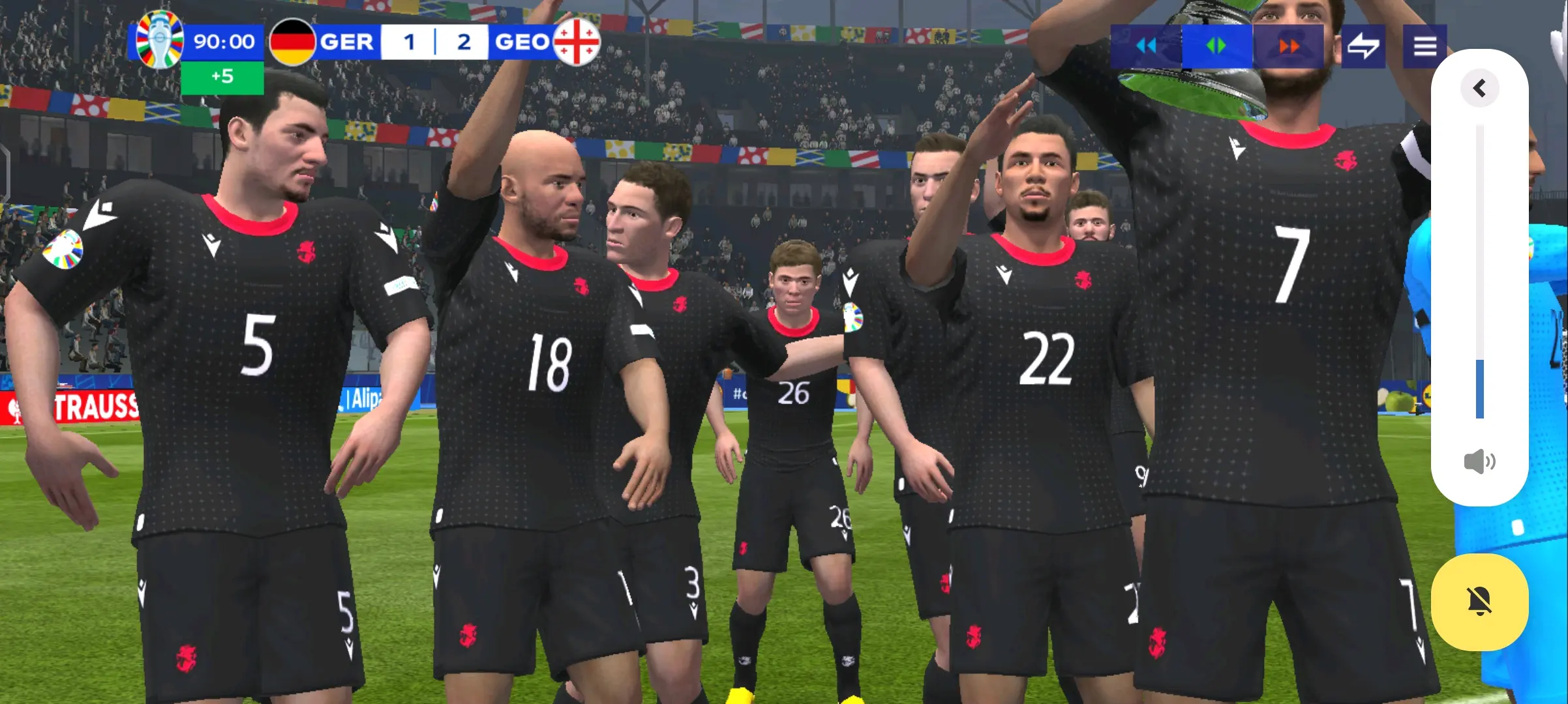
Task: Rewind the replay with the blue arrows
Action: click(x=1146, y=46)
